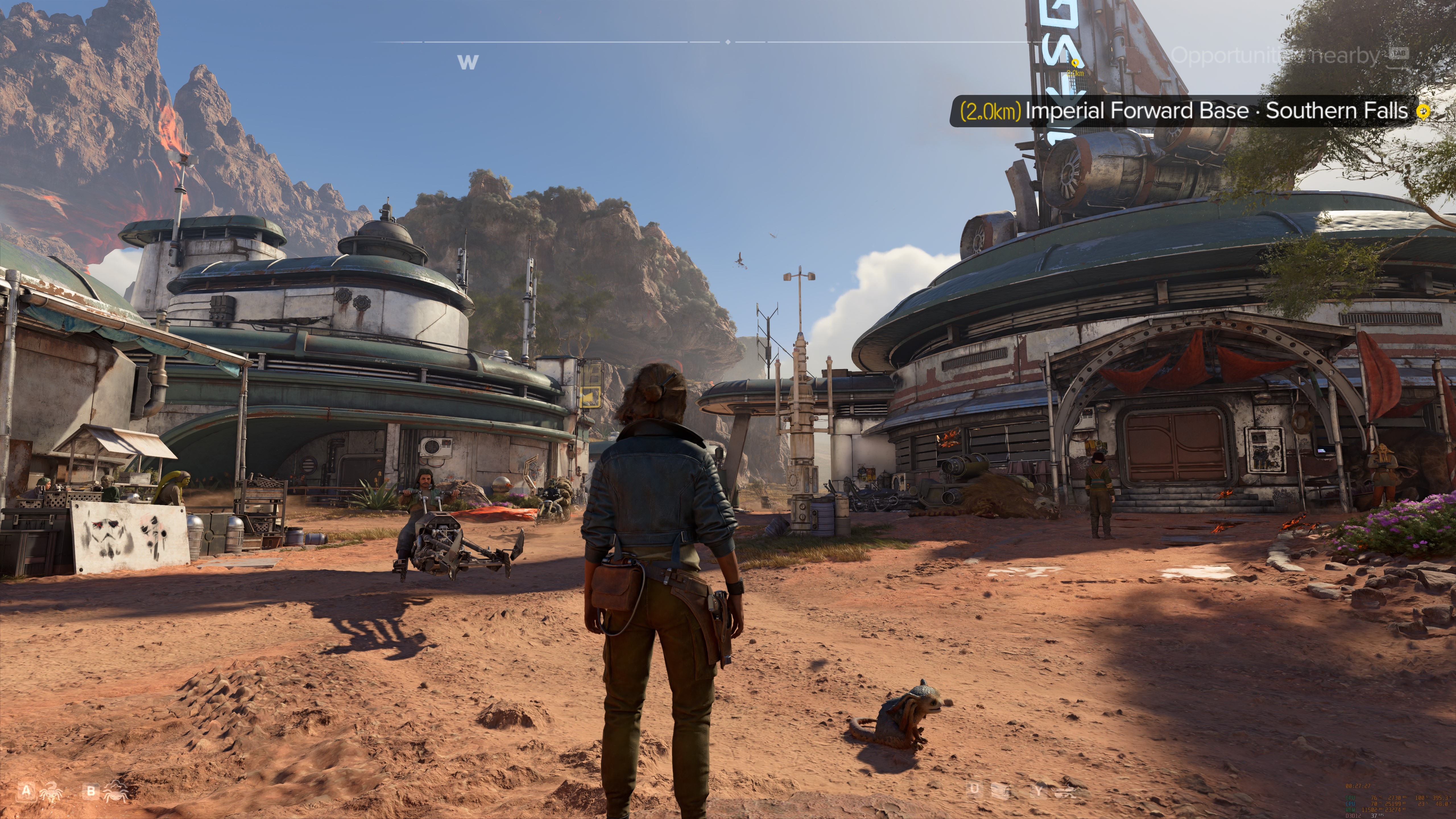Activate the Nix icon with wavy lines
This screenshot has width=1456, height=819.
(x=115, y=791)
